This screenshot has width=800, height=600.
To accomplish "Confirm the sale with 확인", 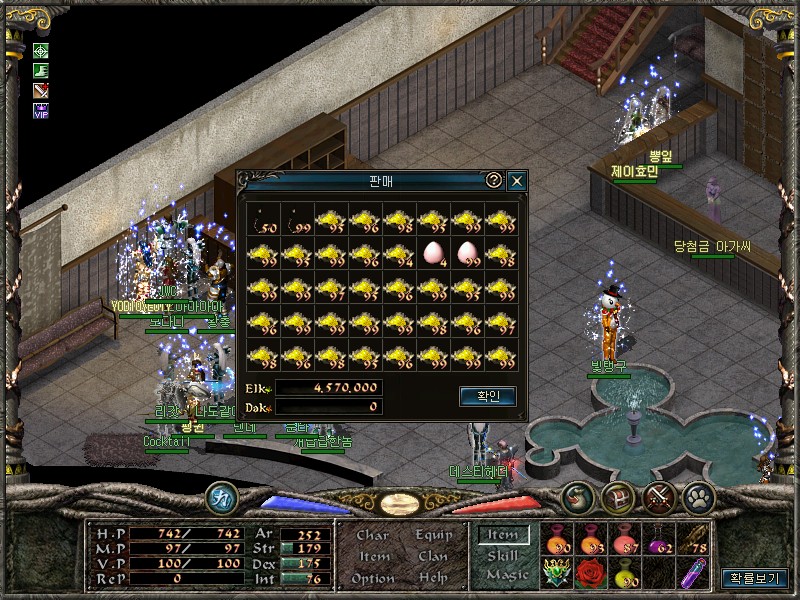I will (x=487, y=397).
